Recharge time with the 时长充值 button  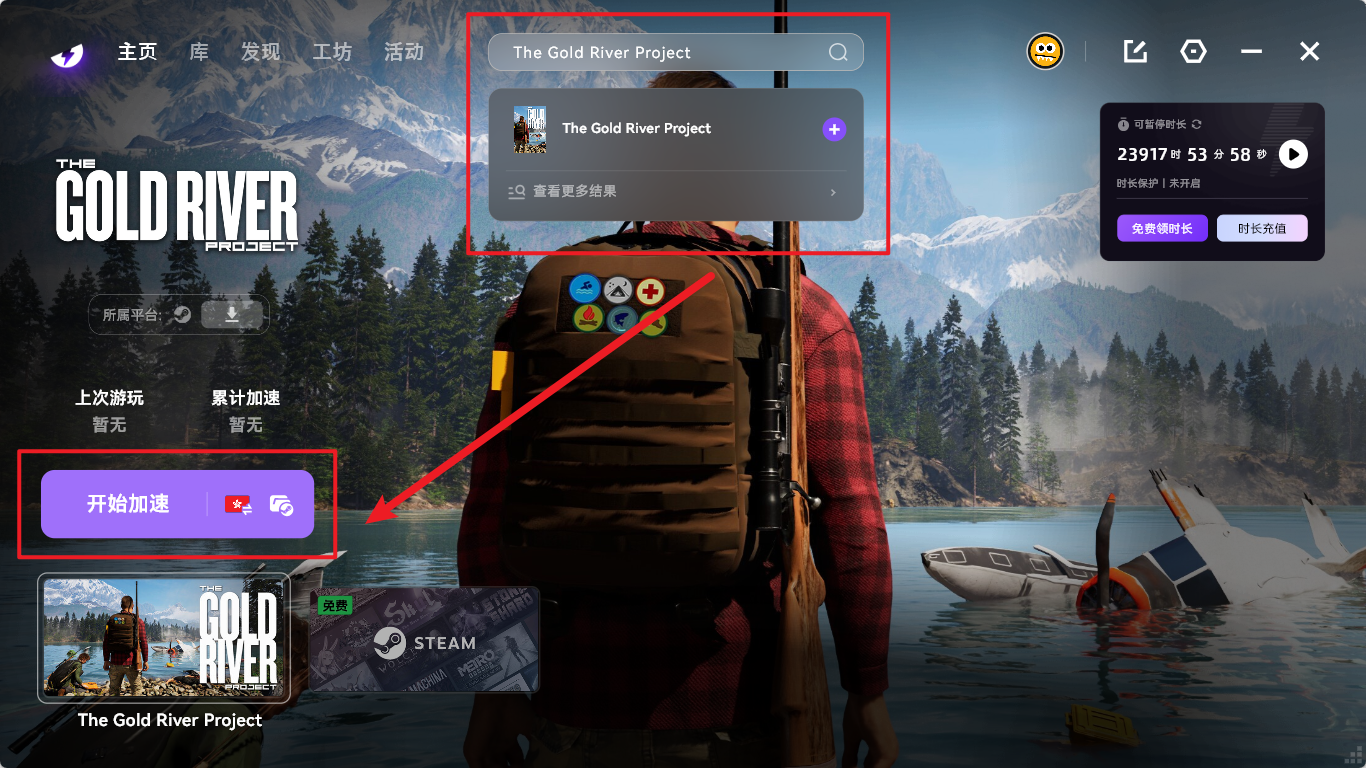point(1262,228)
